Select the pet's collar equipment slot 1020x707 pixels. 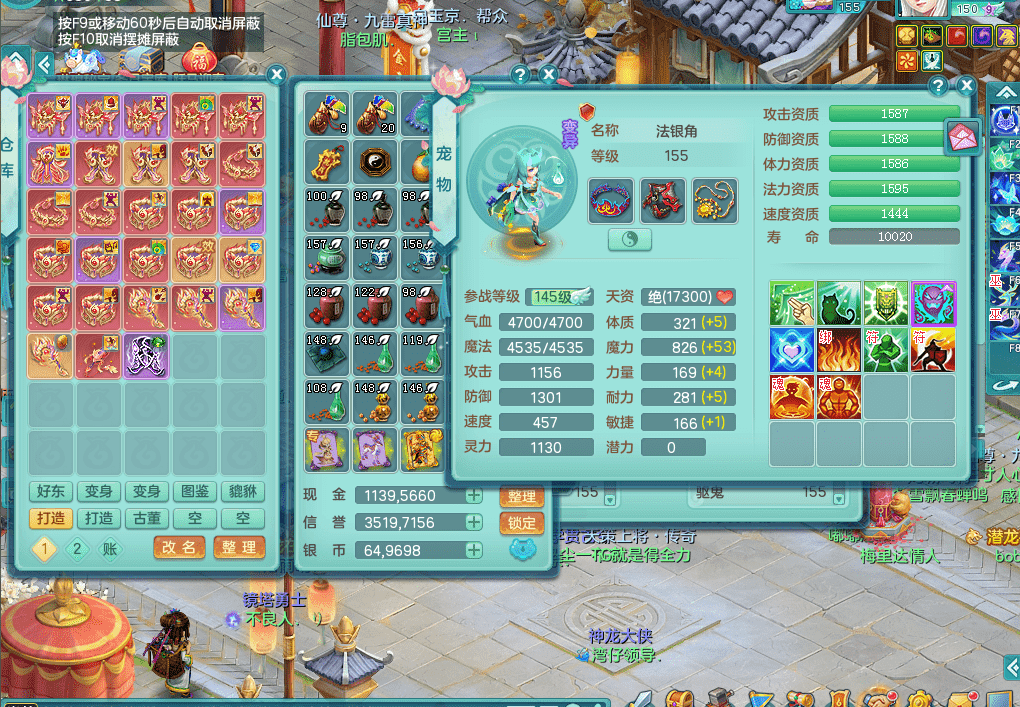pos(612,201)
